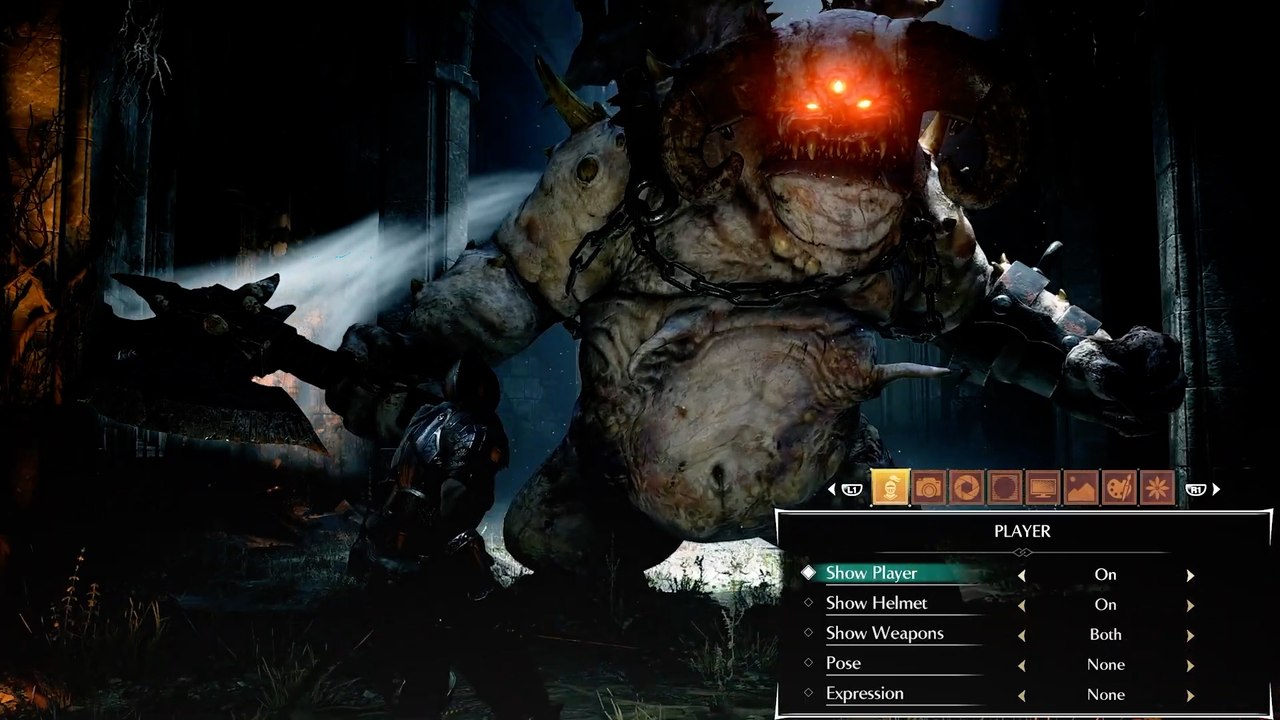Switch to the vignette circle icon tab

[x=1005, y=488]
